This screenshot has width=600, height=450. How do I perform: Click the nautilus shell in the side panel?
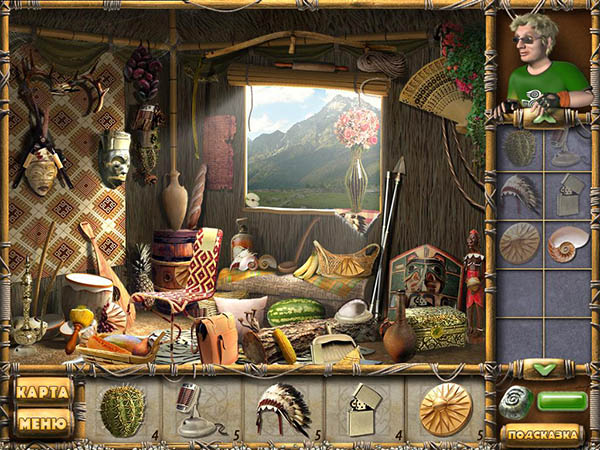(x=568, y=243)
